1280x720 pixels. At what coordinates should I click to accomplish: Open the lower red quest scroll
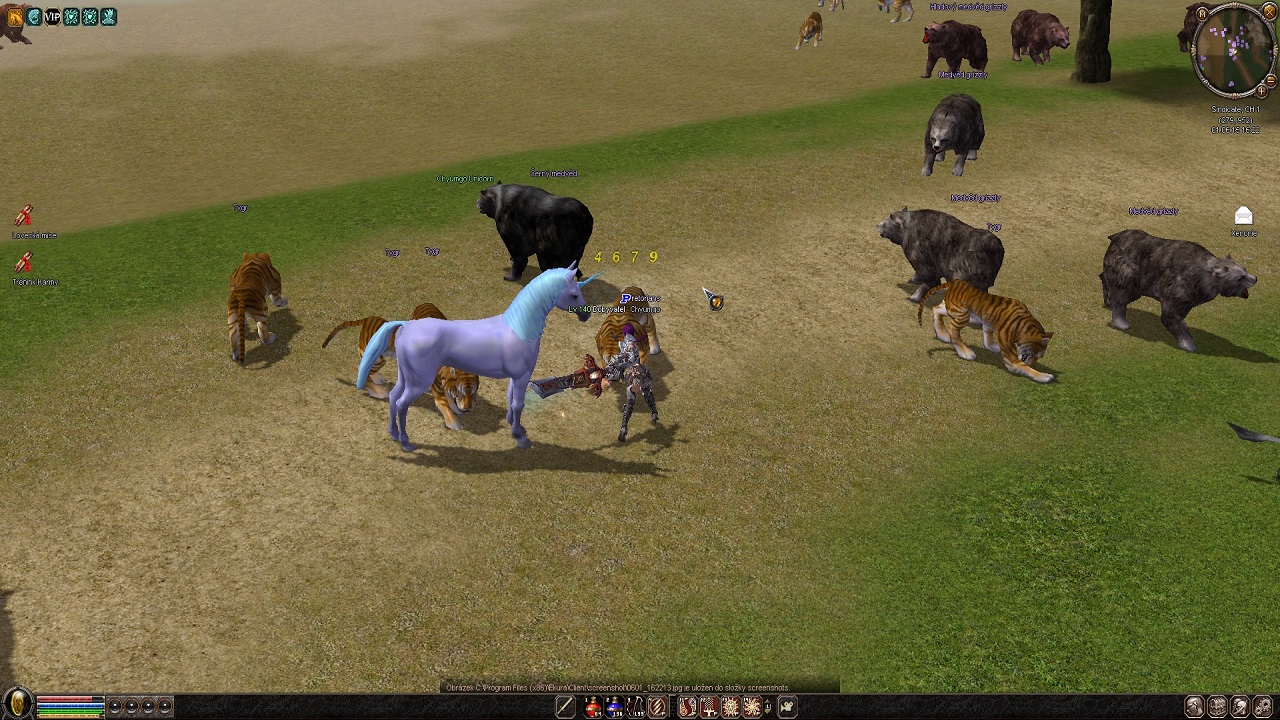coord(24,262)
